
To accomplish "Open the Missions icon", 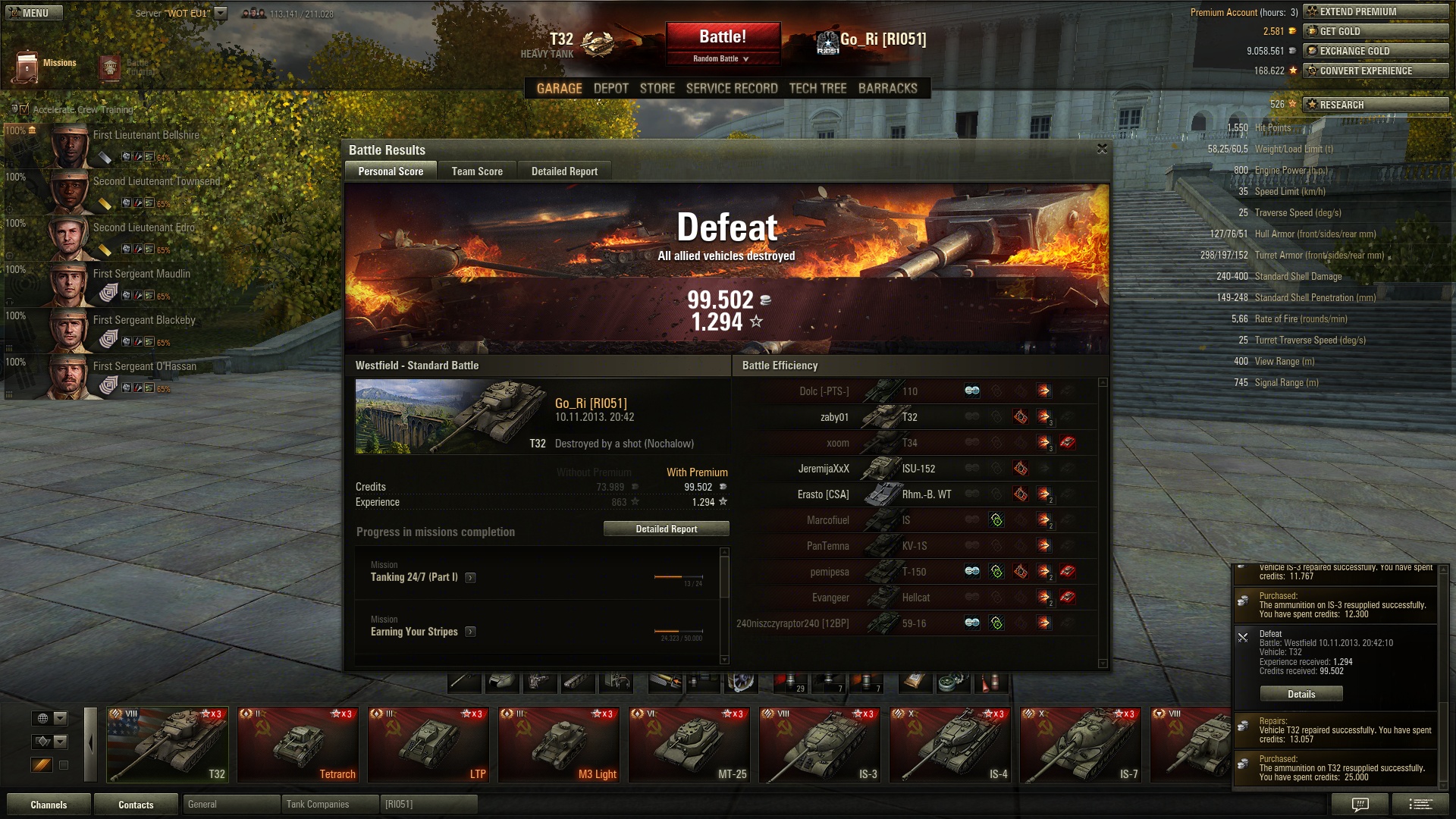I will pyautogui.click(x=29, y=66).
